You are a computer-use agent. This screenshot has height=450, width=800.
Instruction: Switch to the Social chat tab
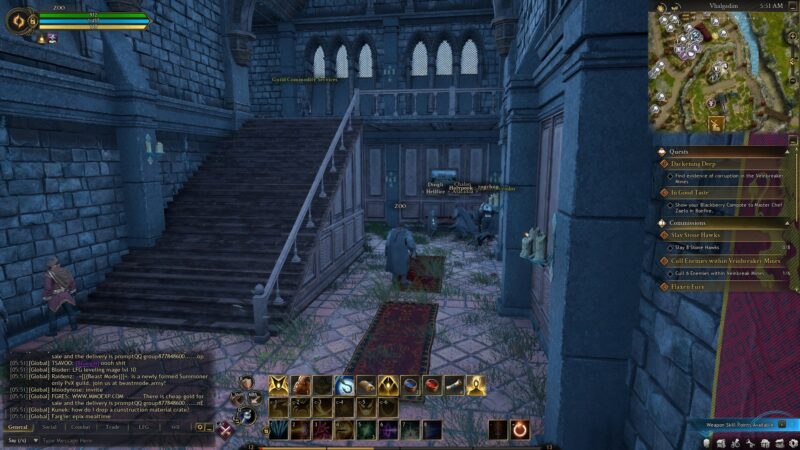click(x=49, y=427)
